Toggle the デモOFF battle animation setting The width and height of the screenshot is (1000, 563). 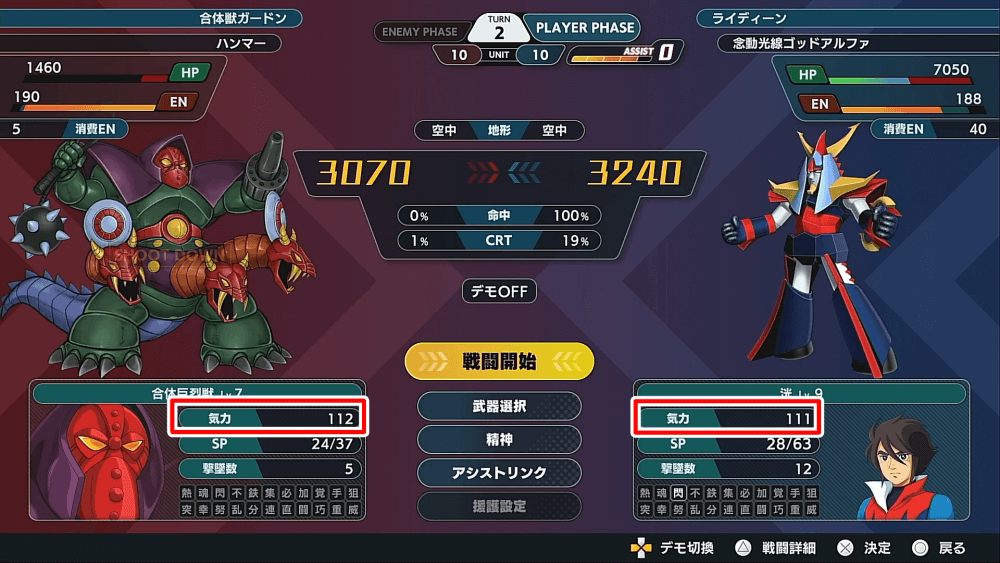499,292
